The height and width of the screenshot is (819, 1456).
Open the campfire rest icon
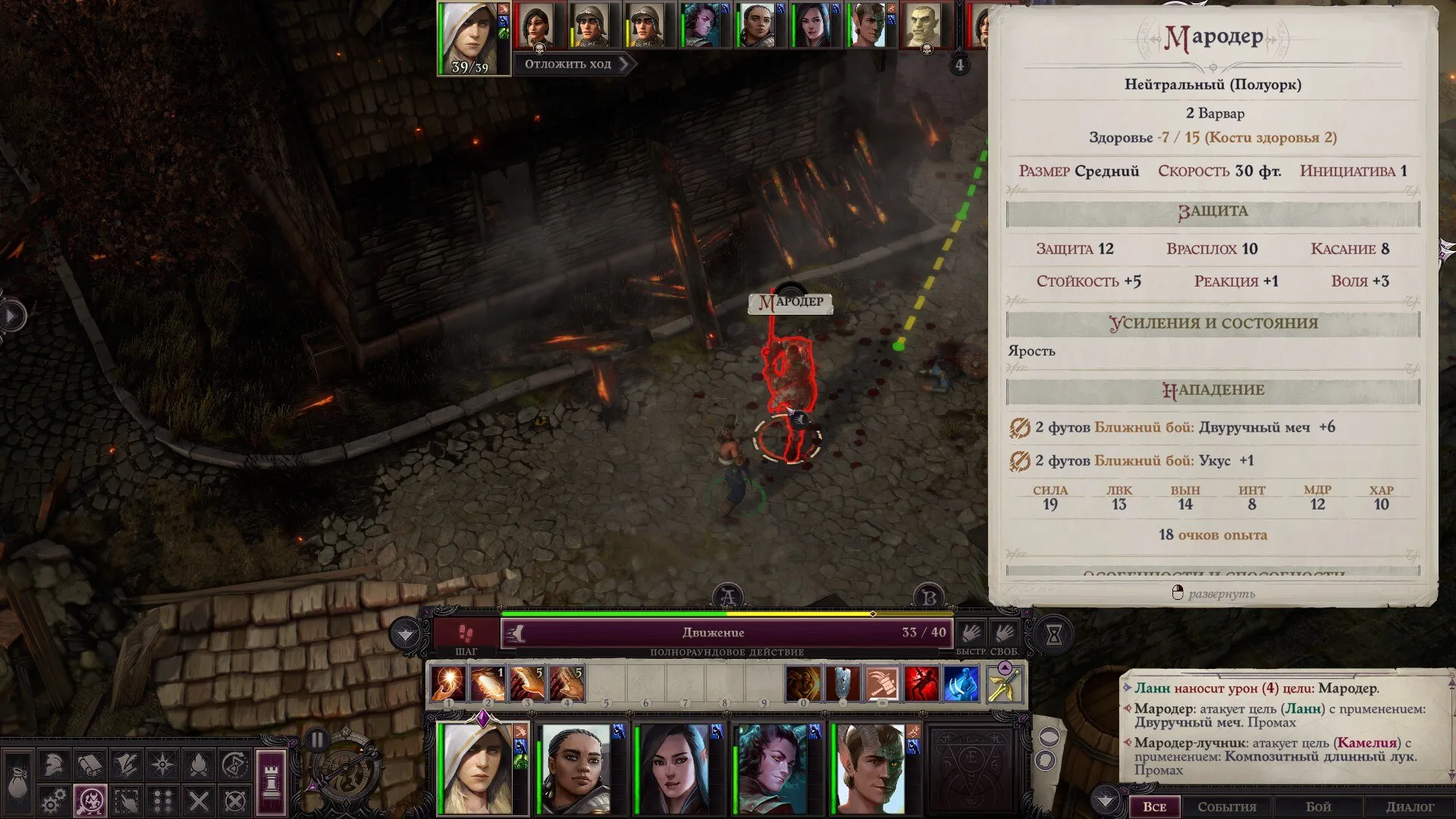pyautogui.click(x=199, y=764)
